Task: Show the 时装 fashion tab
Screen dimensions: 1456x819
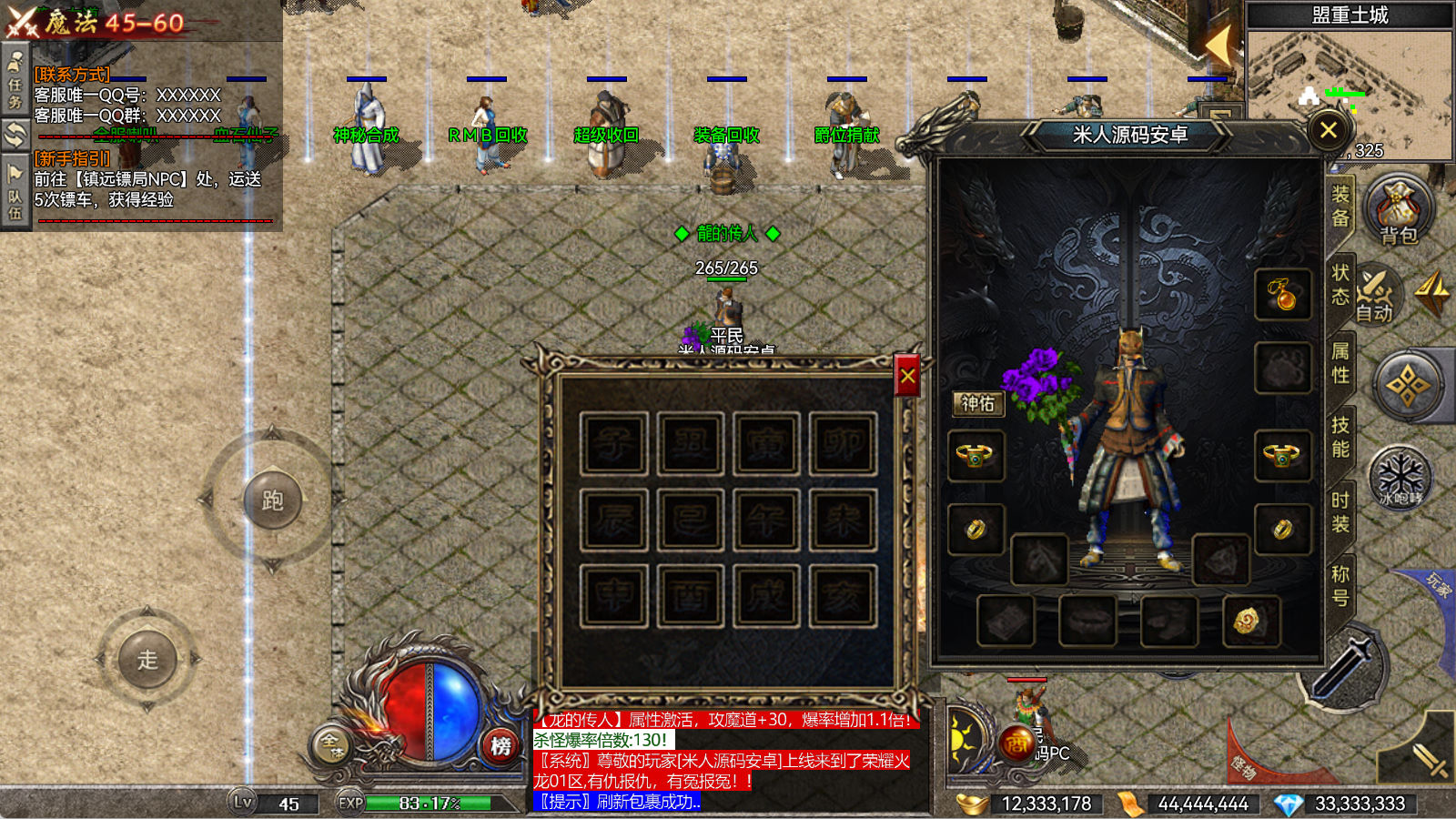Action: [x=1340, y=511]
